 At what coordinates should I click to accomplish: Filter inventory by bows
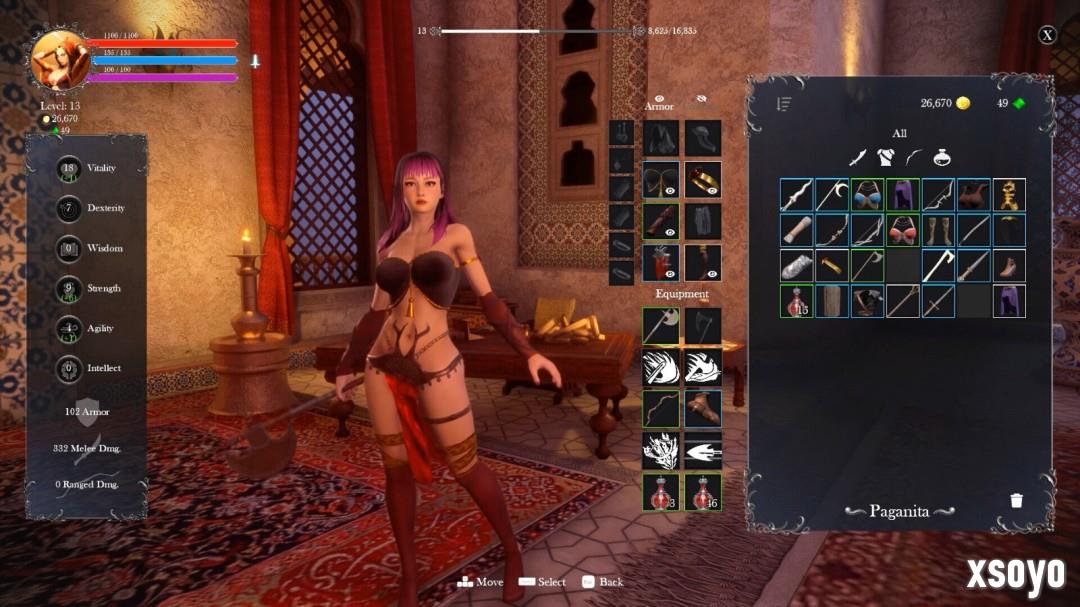913,157
